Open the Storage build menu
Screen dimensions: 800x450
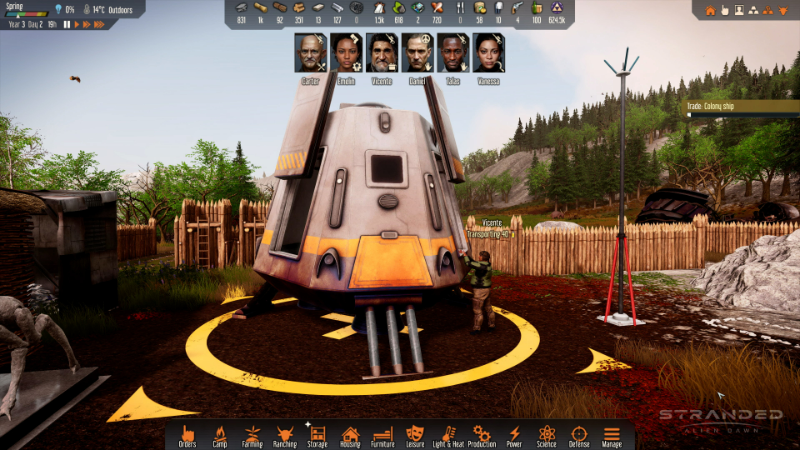pyautogui.click(x=318, y=435)
